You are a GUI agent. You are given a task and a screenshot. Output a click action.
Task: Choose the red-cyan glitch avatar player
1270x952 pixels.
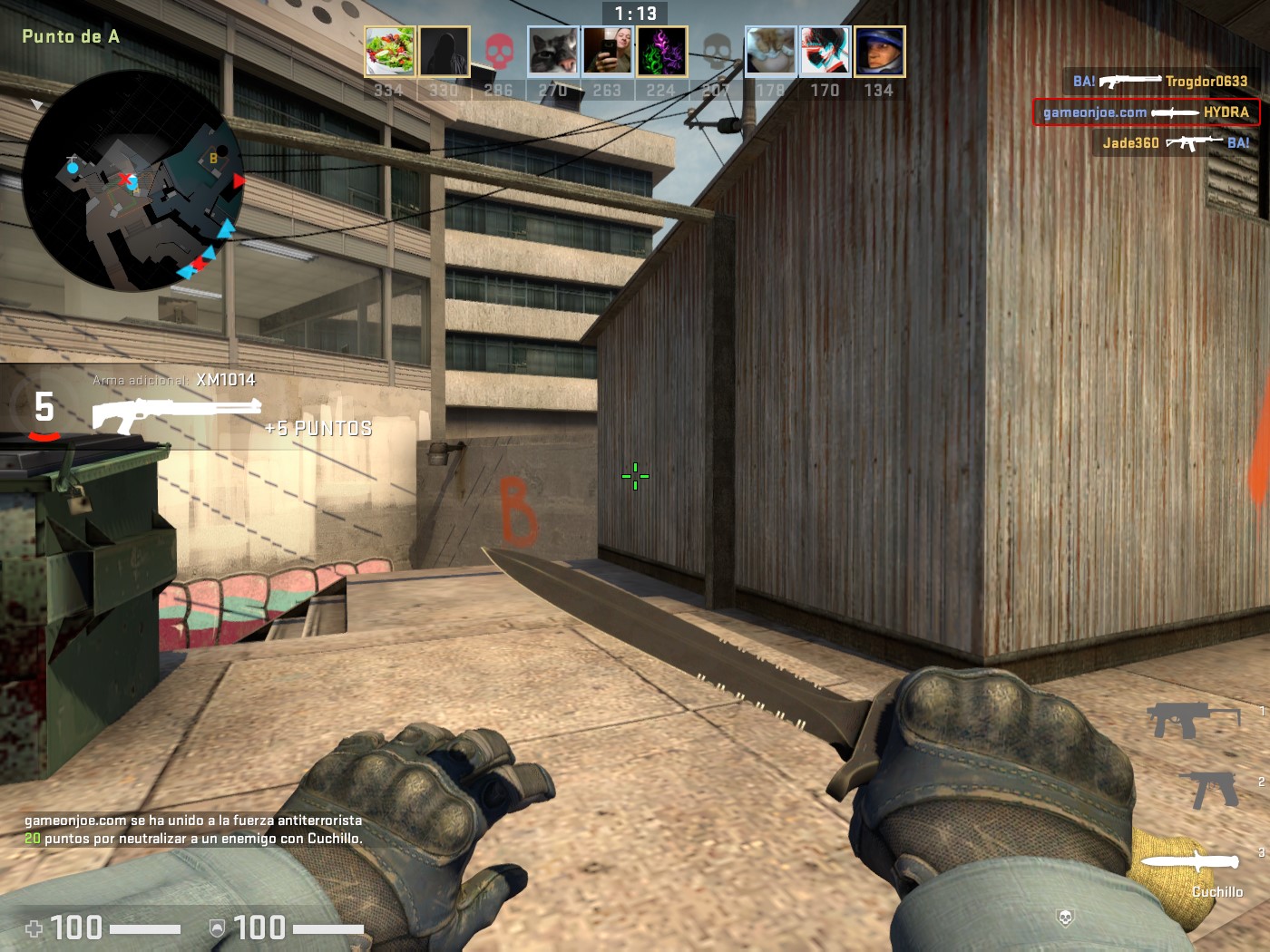pyautogui.click(x=825, y=51)
